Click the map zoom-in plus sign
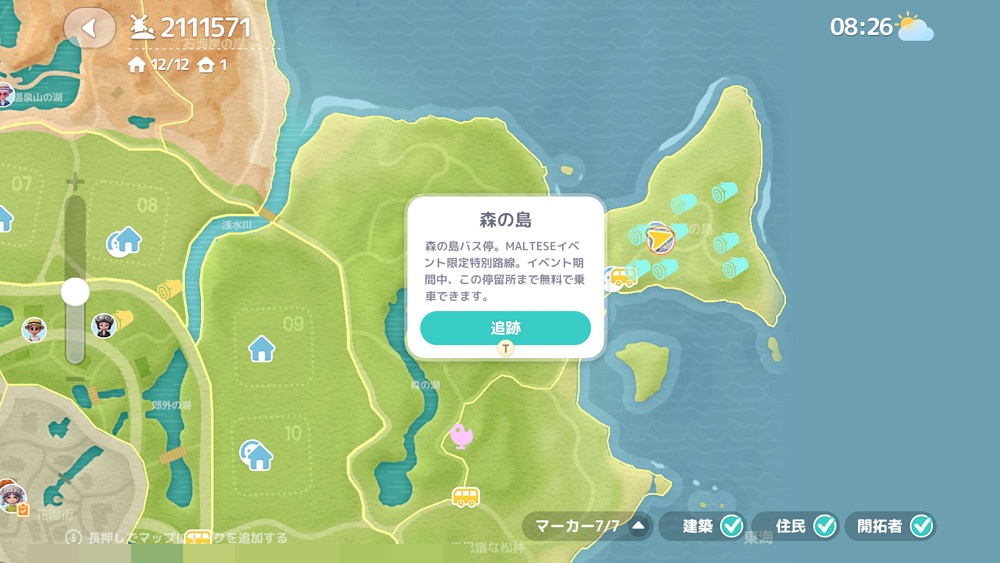1000x563 pixels. 75,183
